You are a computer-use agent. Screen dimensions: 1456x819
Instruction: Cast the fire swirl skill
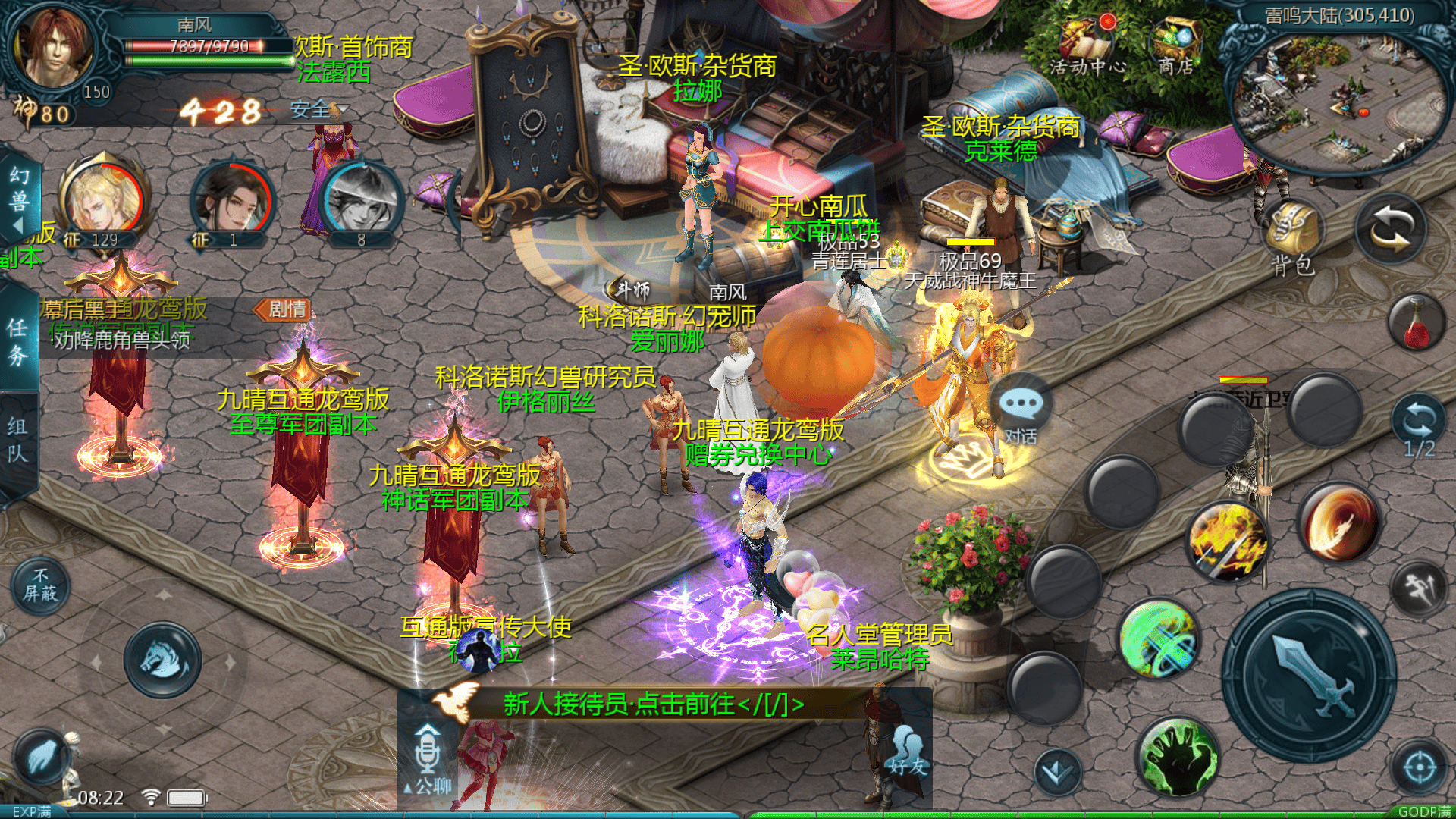[x=1338, y=525]
